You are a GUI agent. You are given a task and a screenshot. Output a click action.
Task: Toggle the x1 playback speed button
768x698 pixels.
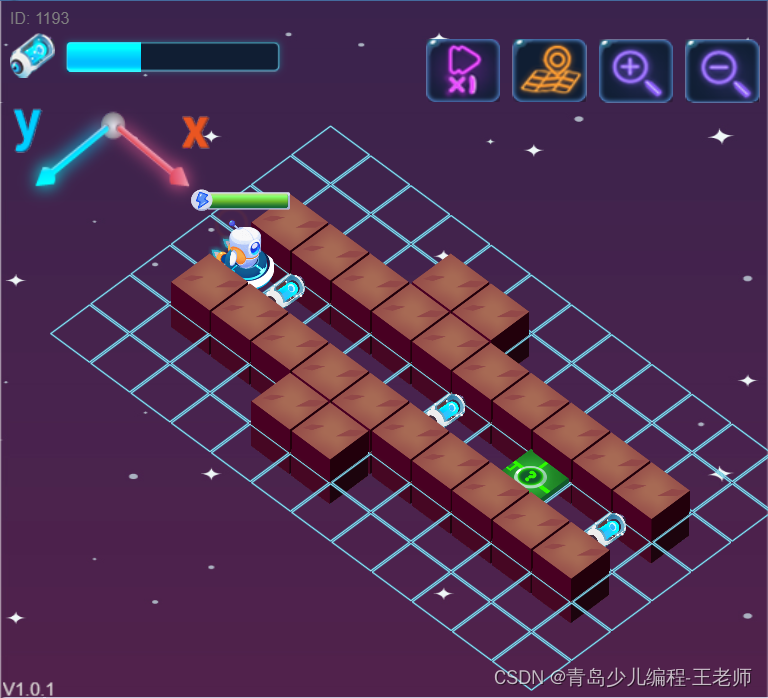point(462,70)
